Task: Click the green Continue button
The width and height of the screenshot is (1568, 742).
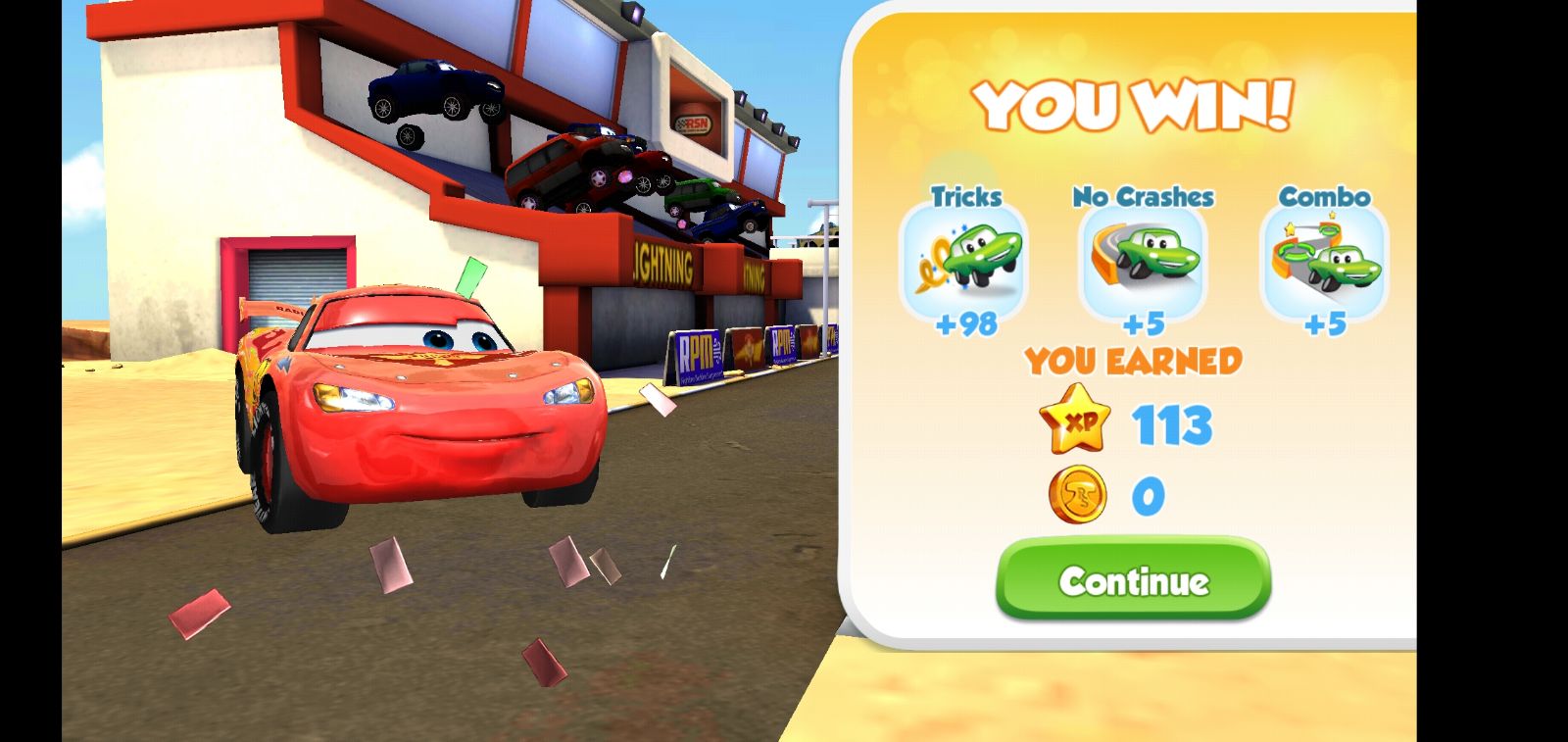Action: (1133, 579)
